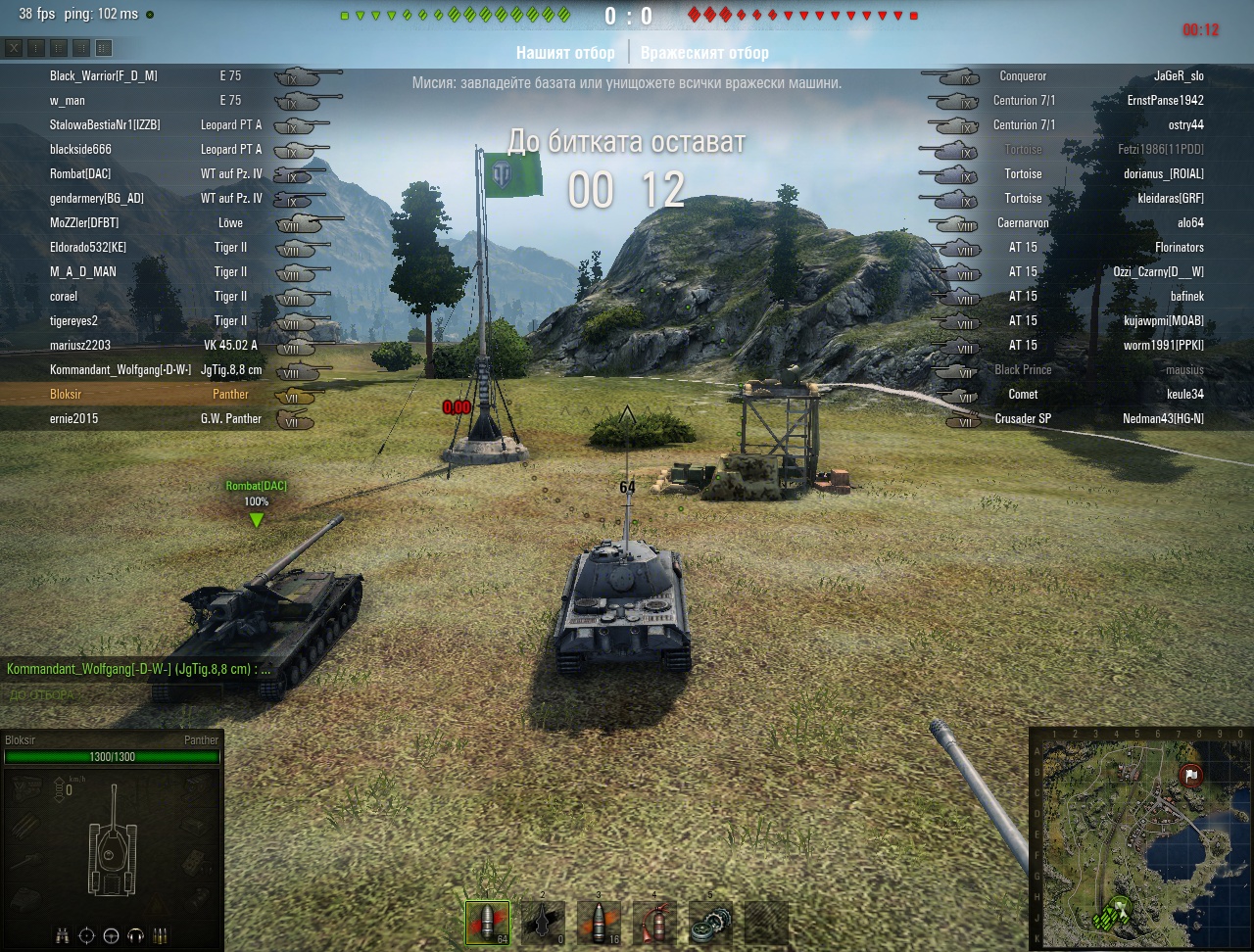Viewport: 1254px width, 952px height.
Task: Use the fire extinguisher consumable
Action: [x=654, y=923]
